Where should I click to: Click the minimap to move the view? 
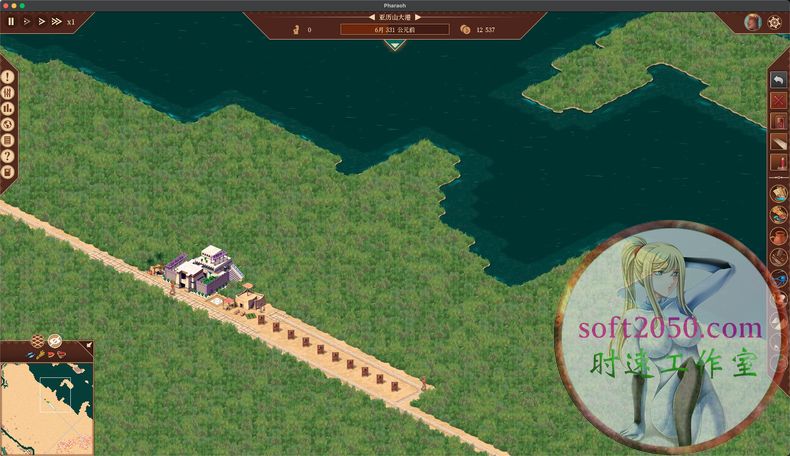coord(47,407)
